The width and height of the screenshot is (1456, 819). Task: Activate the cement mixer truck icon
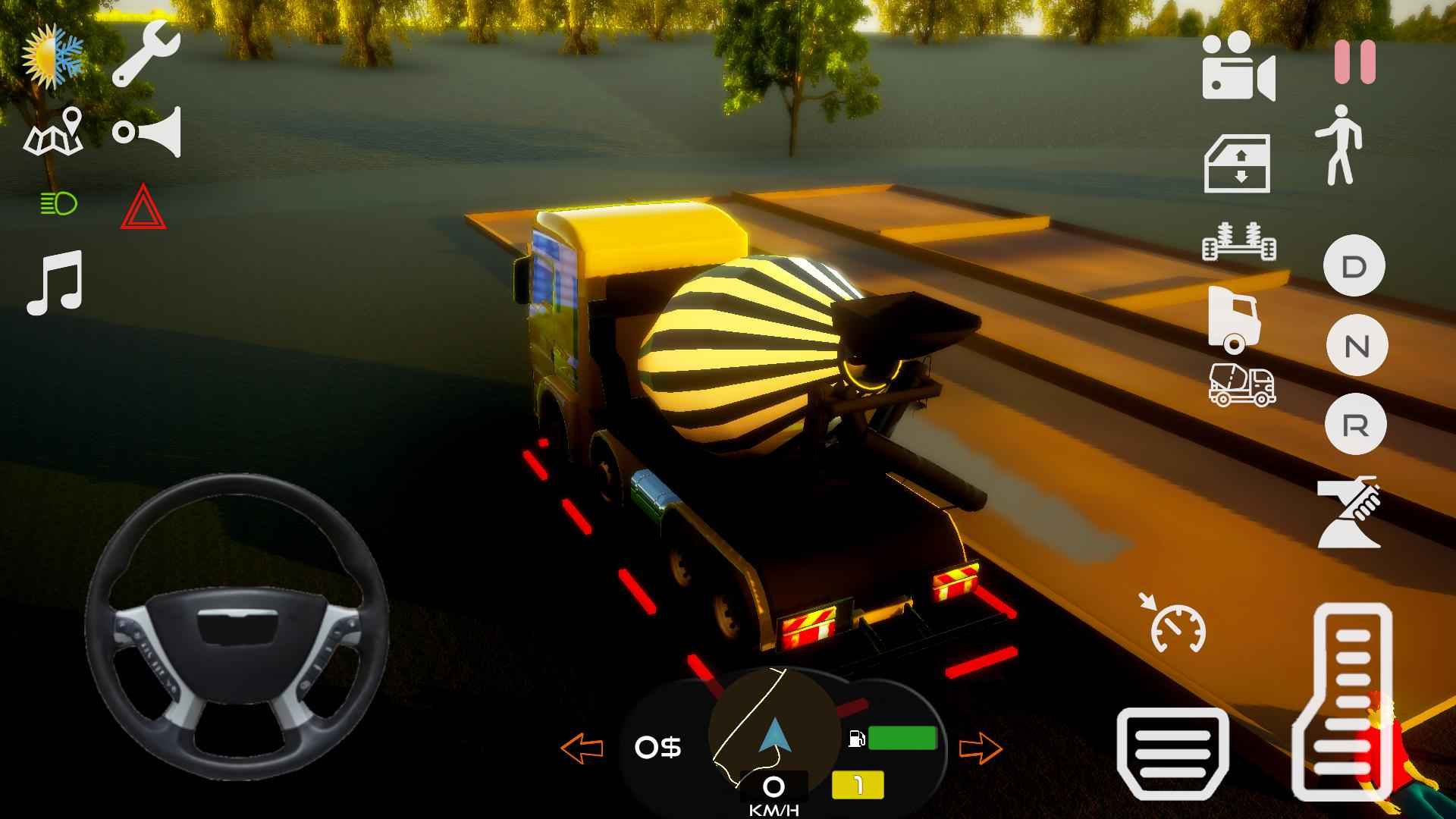1241,384
